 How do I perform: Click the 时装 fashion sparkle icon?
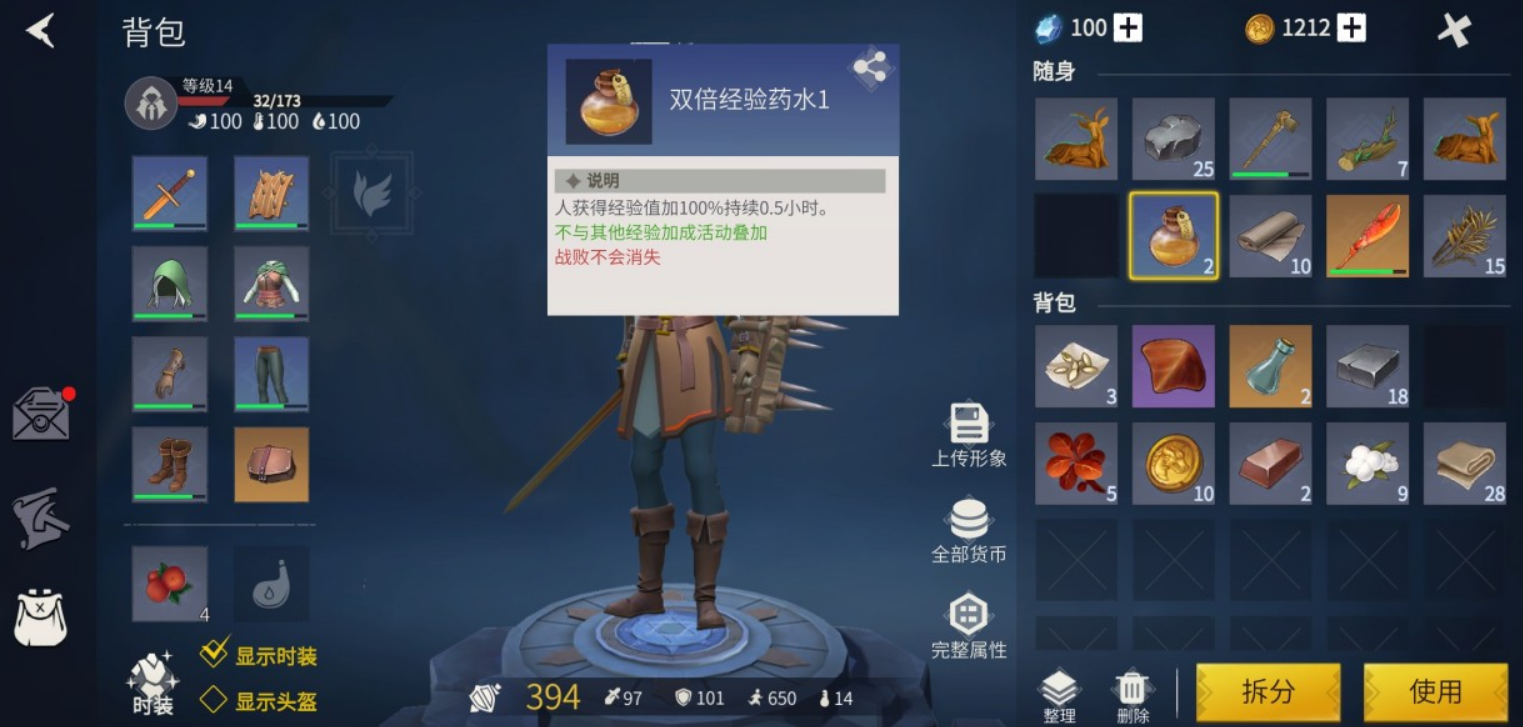152,680
